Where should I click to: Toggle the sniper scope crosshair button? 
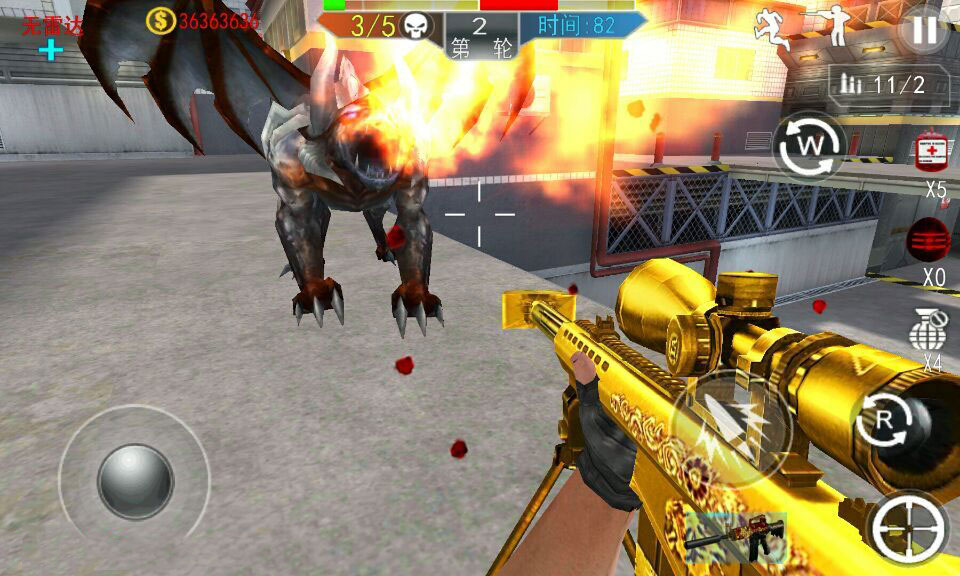coord(907,527)
